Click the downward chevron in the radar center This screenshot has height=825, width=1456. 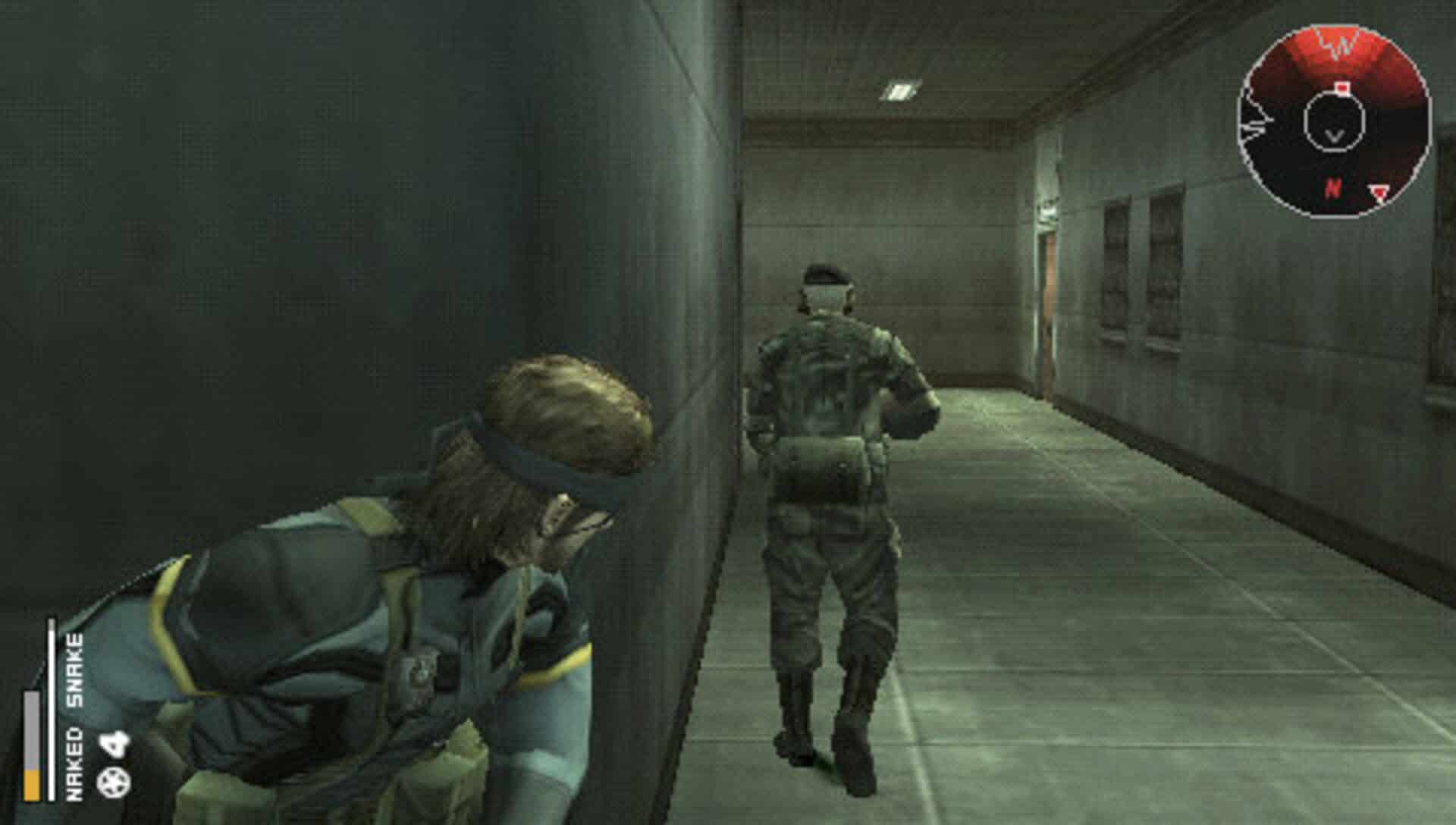[x=1335, y=136]
